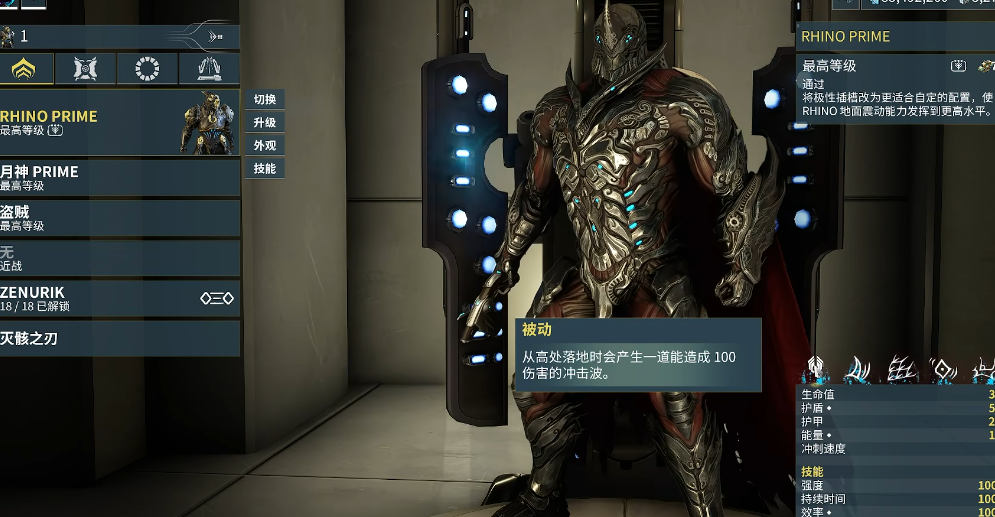Open the Zenurik focus school entry

coord(120,299)
